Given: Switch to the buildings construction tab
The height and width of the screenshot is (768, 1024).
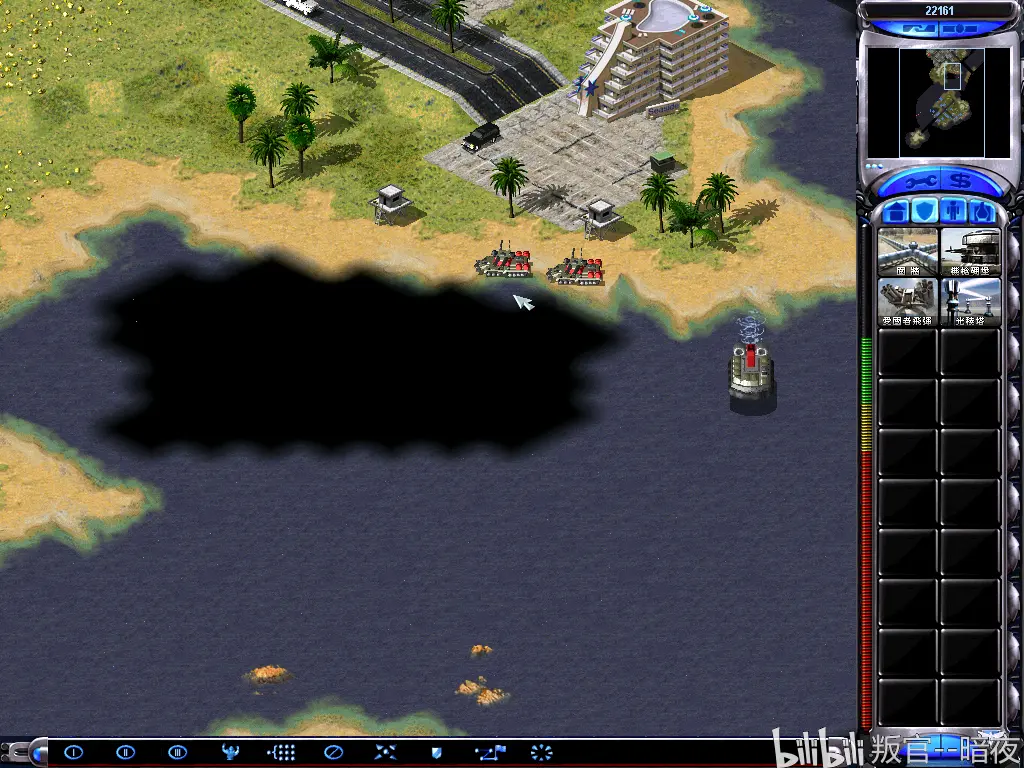Looking at the screenshot, I should point(897,211).
